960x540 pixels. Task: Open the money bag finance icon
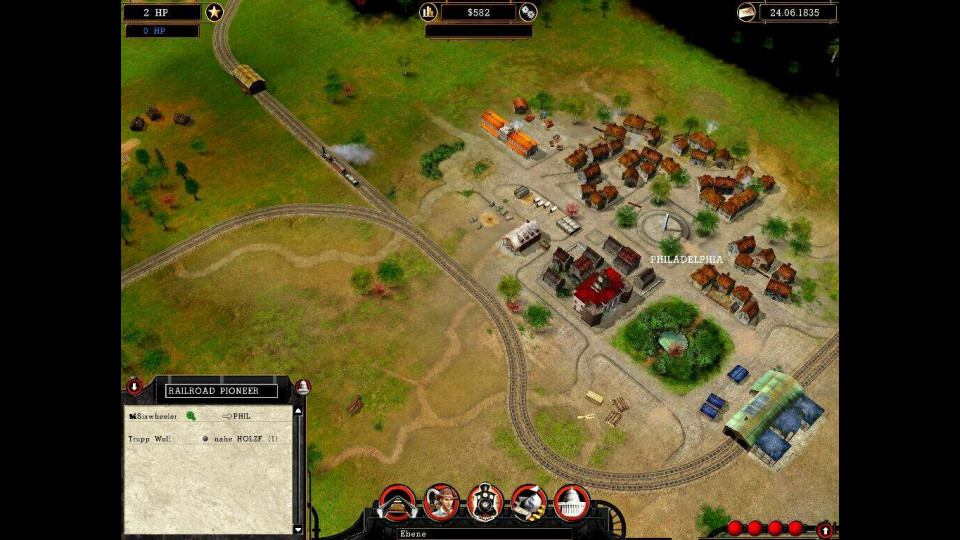click(529, 501)
